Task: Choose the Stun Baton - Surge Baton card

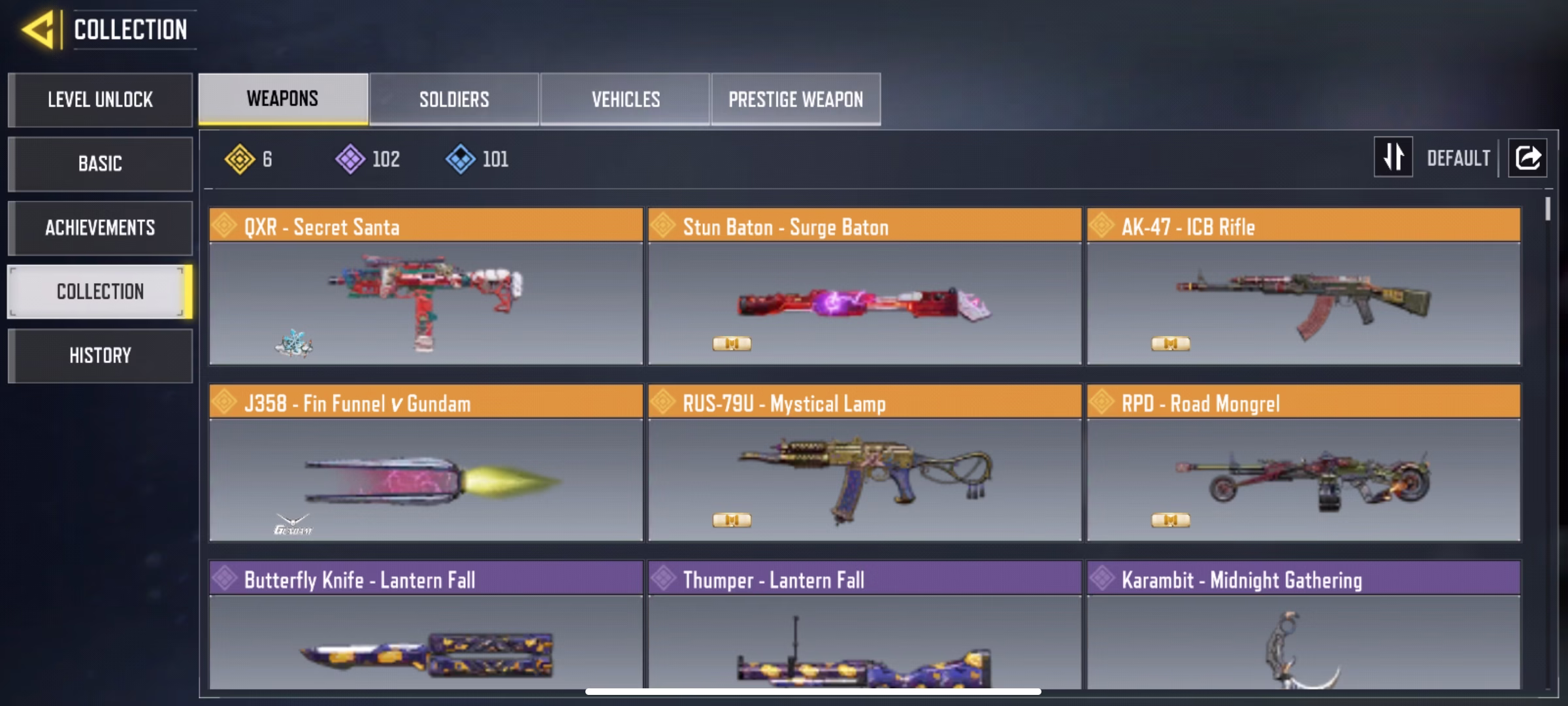Action: tap(864, 288)
